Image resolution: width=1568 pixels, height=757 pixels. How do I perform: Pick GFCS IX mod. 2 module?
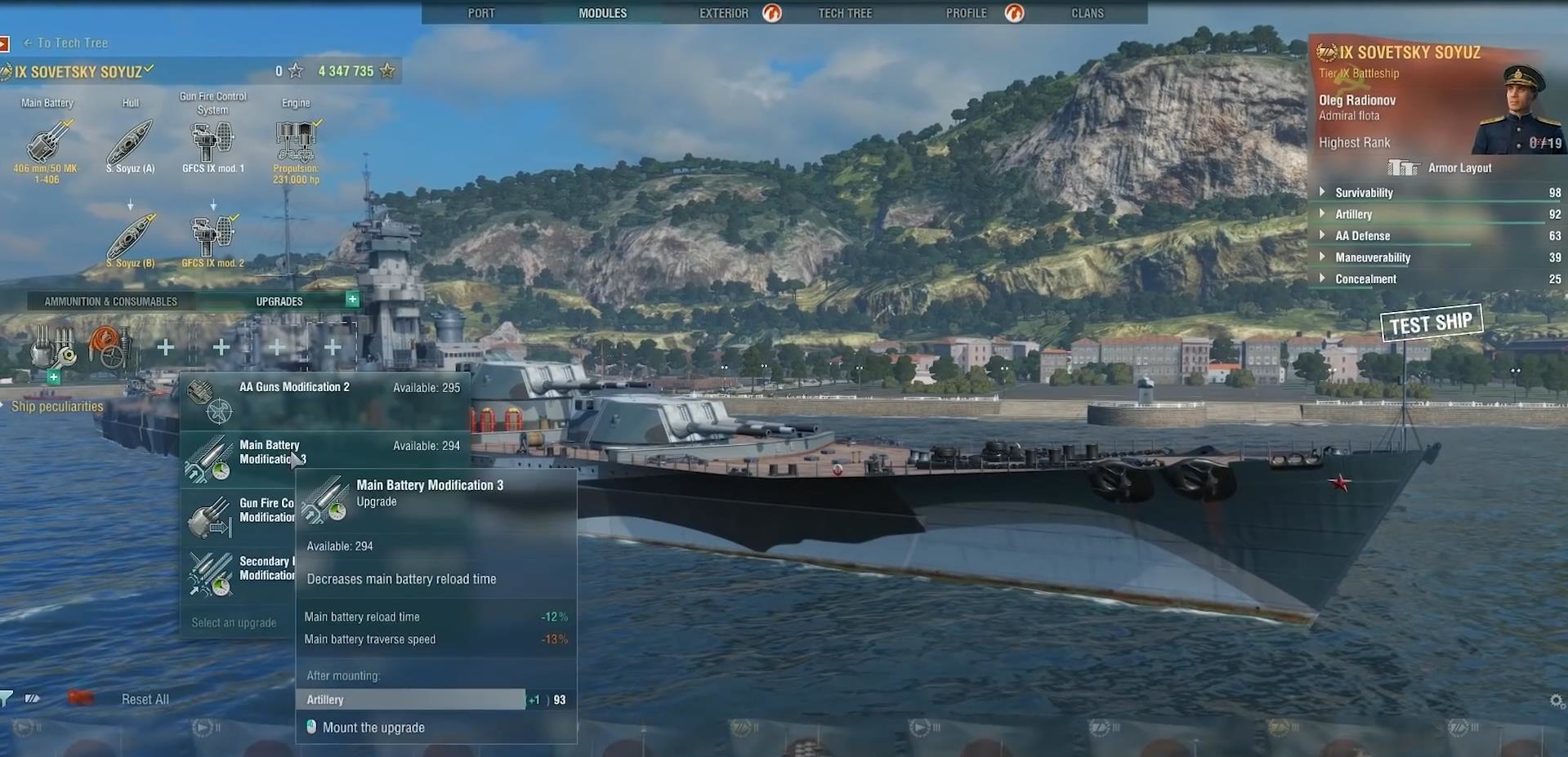pos(212,238)
